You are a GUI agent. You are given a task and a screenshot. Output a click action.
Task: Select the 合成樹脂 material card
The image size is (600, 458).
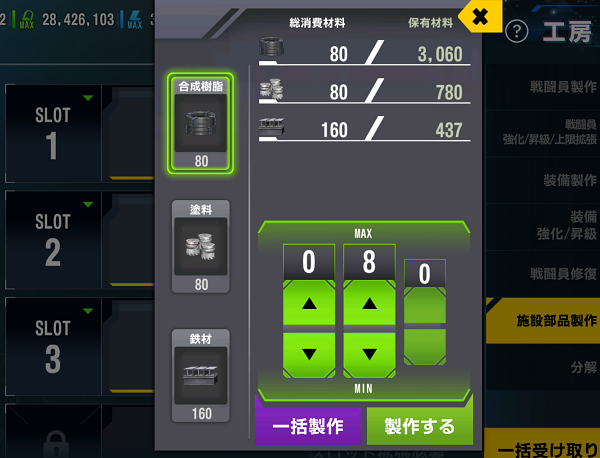(x=202, y=122)
